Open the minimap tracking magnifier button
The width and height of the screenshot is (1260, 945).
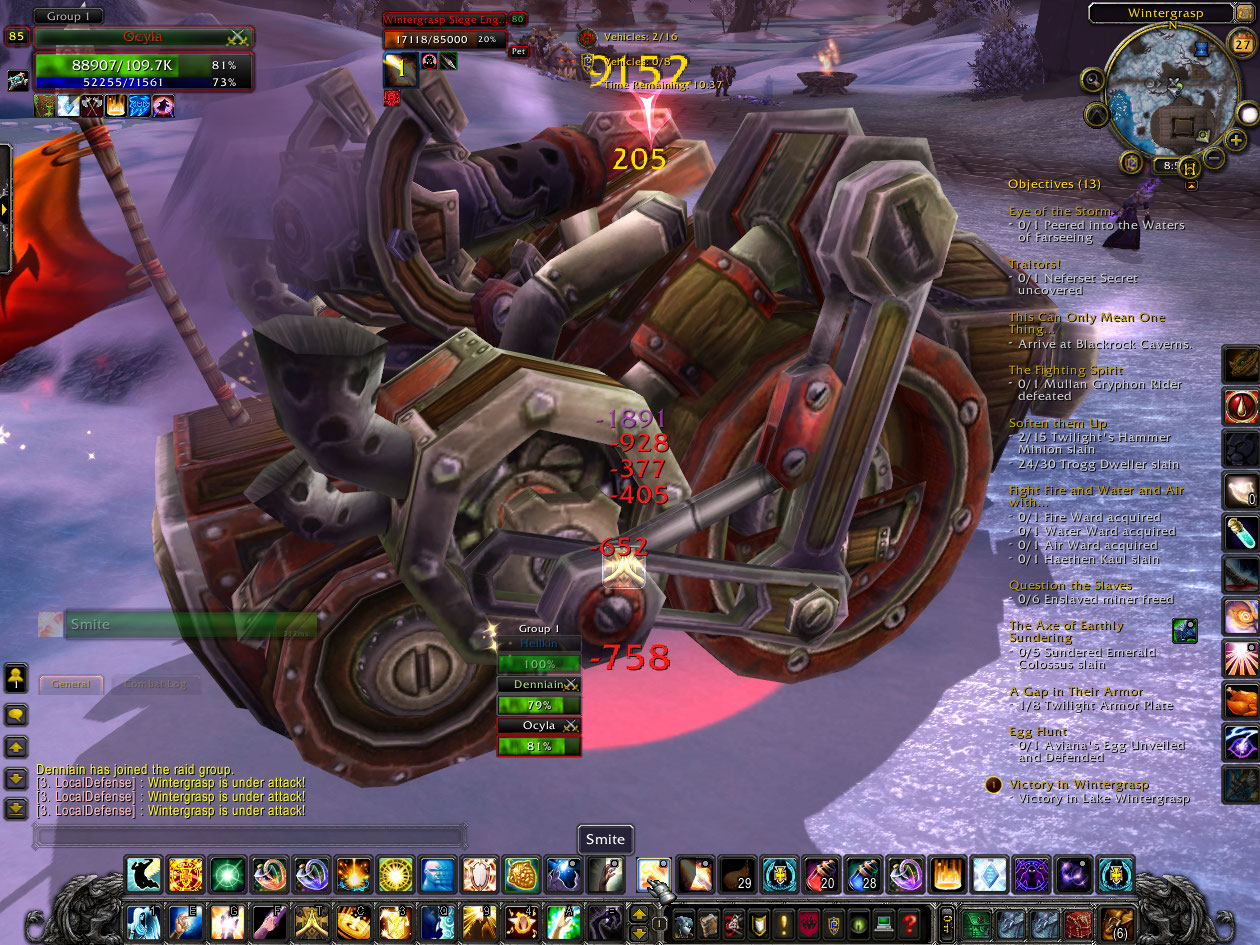(1093, 80)
